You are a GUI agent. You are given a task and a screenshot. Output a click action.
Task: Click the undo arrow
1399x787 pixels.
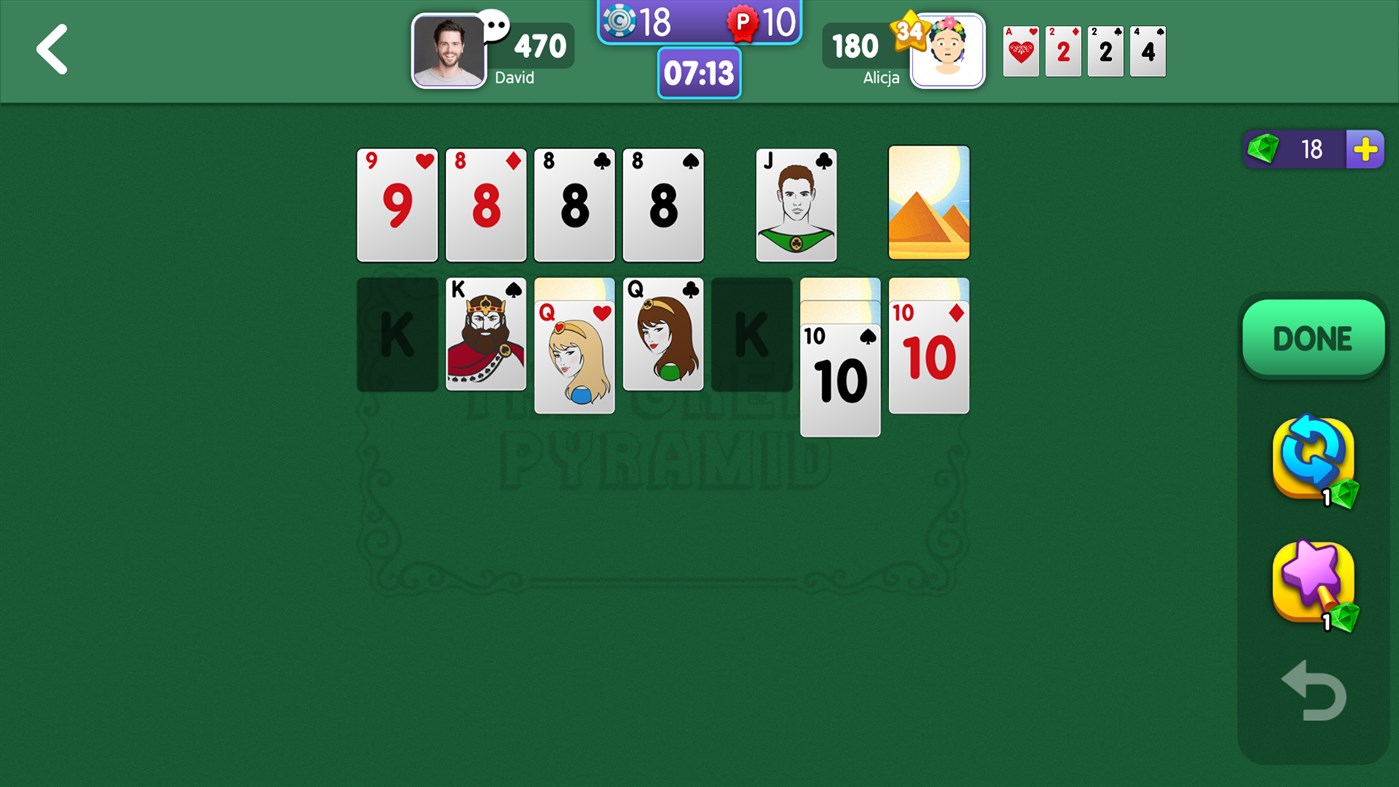1313,689
